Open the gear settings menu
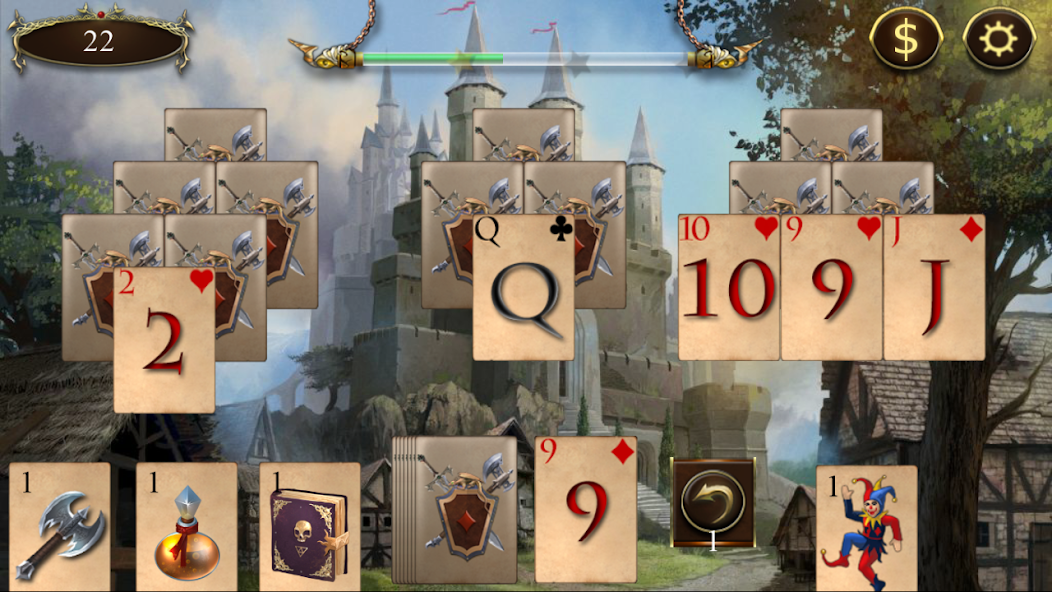The height and width of the screenshot is (592, 1052). point(998,39)
